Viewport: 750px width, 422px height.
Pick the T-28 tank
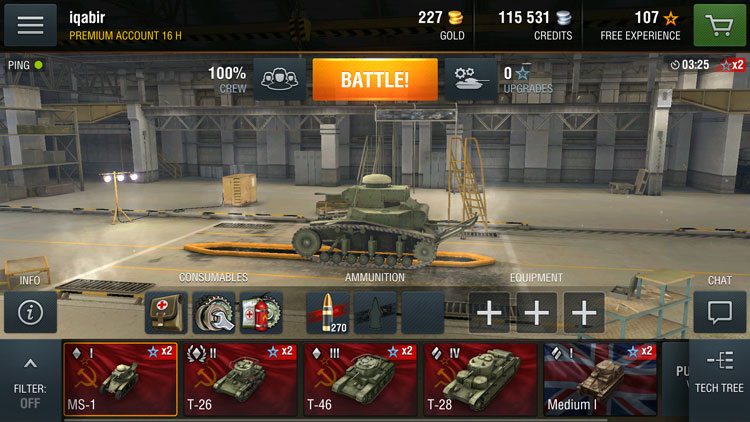point(480,379)
